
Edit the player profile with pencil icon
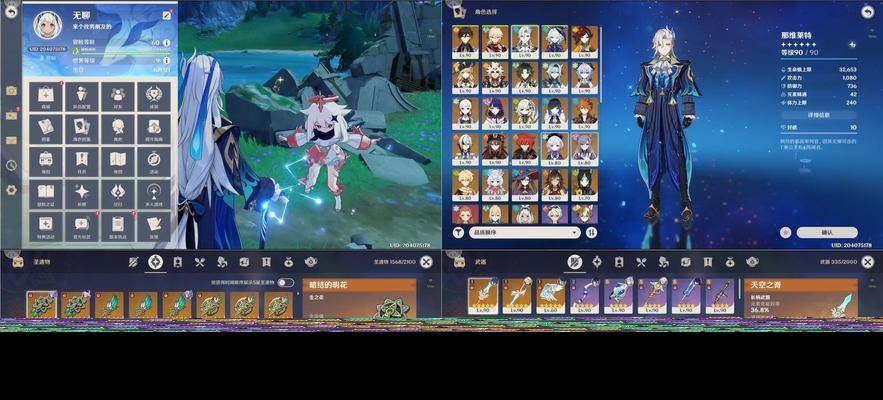click(x=166, y=16)
